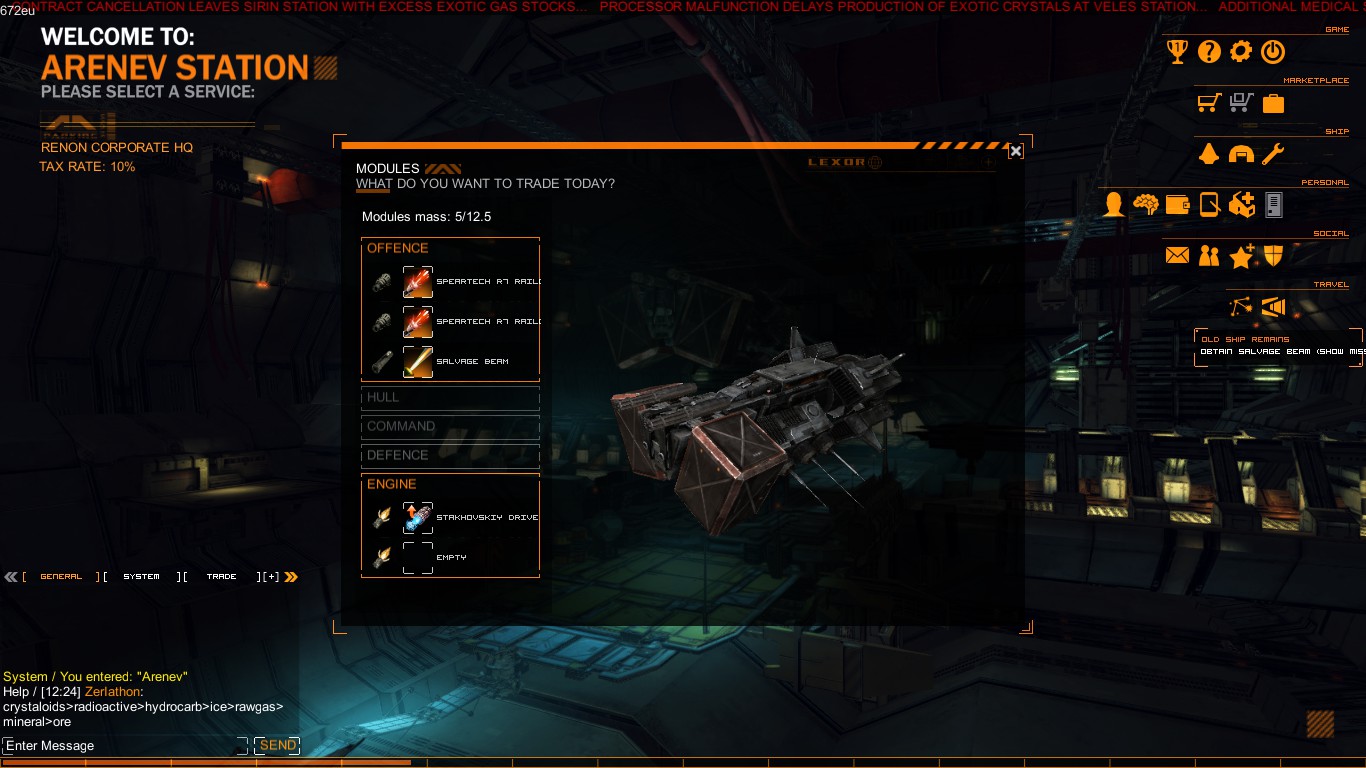Open the brain skills icon
Screen dimensions: 1366x768
(1145, 205)
